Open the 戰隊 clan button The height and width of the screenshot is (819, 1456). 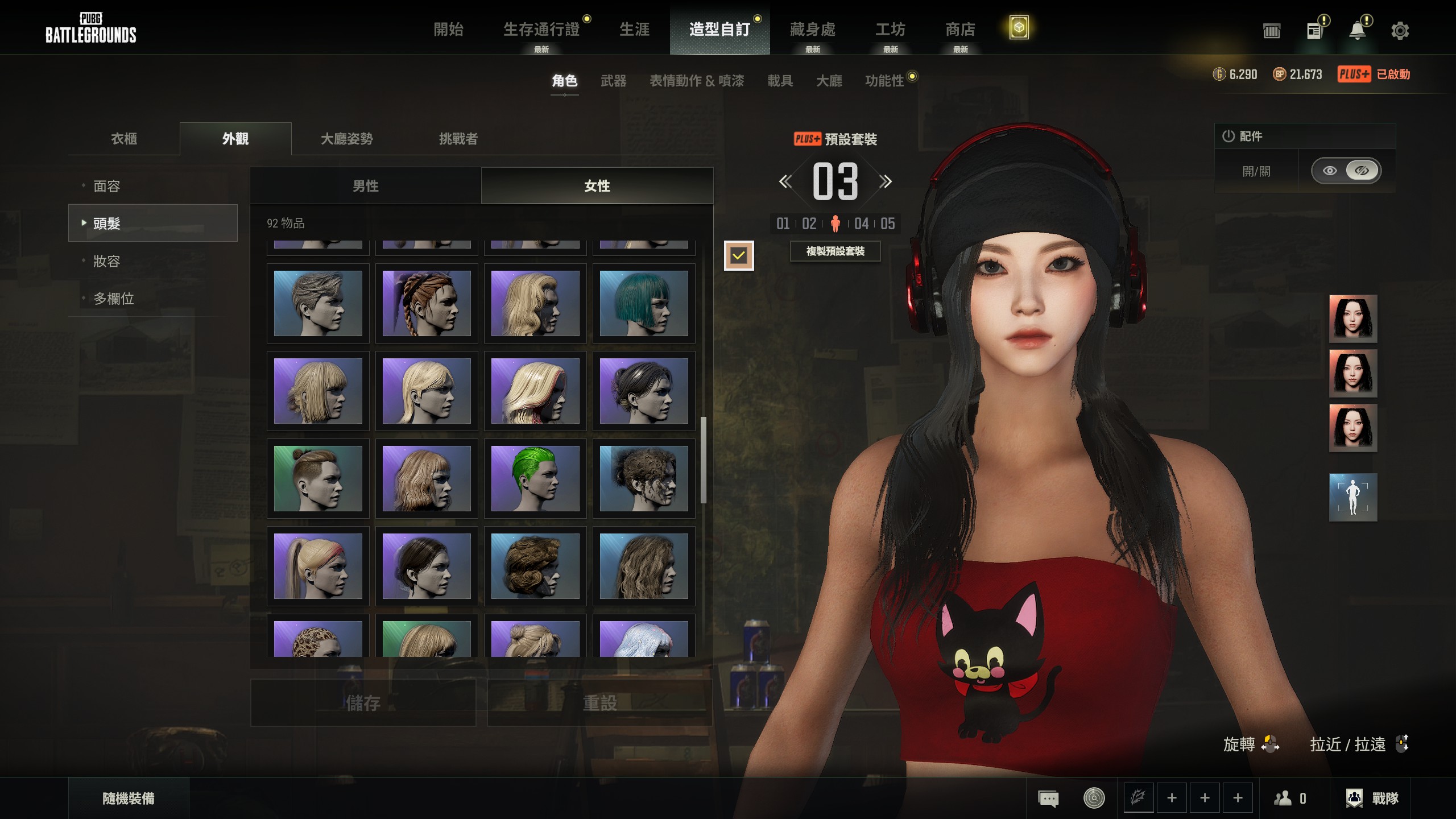pyautogui.click(x=1372, y=799)
